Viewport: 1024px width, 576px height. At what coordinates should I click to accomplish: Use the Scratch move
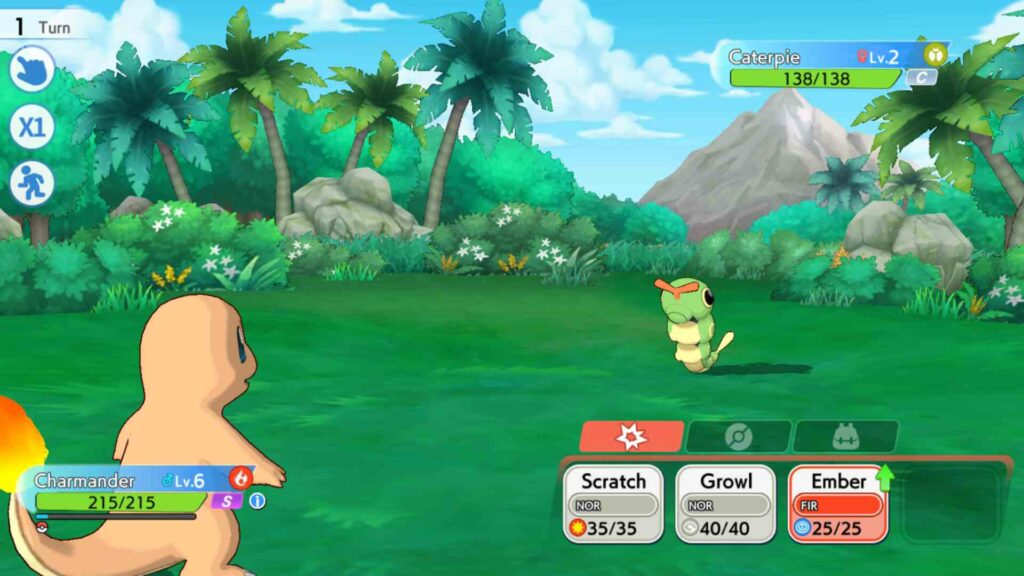pos(613,503)
